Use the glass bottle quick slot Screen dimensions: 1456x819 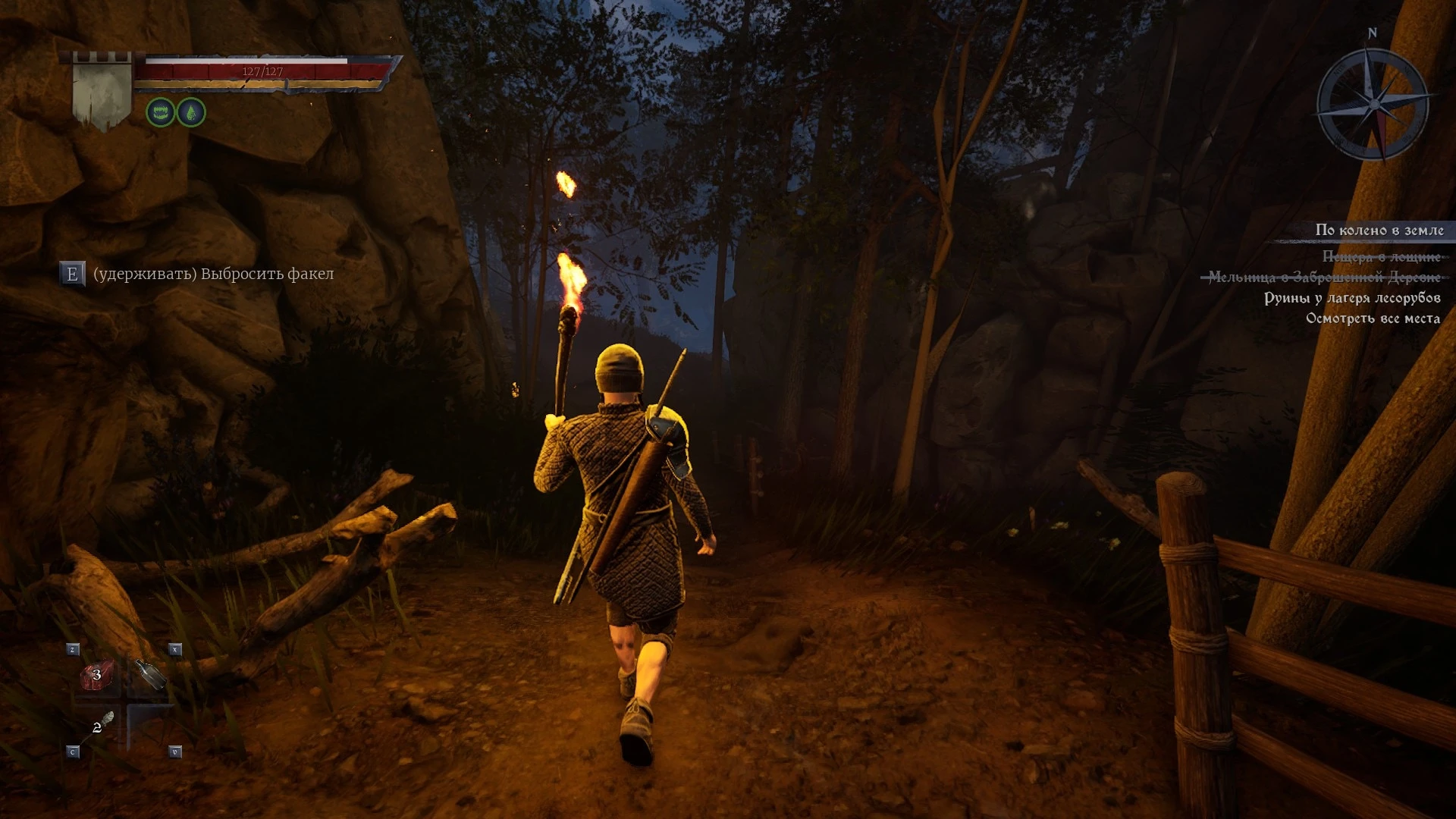[x=150, y=674]
